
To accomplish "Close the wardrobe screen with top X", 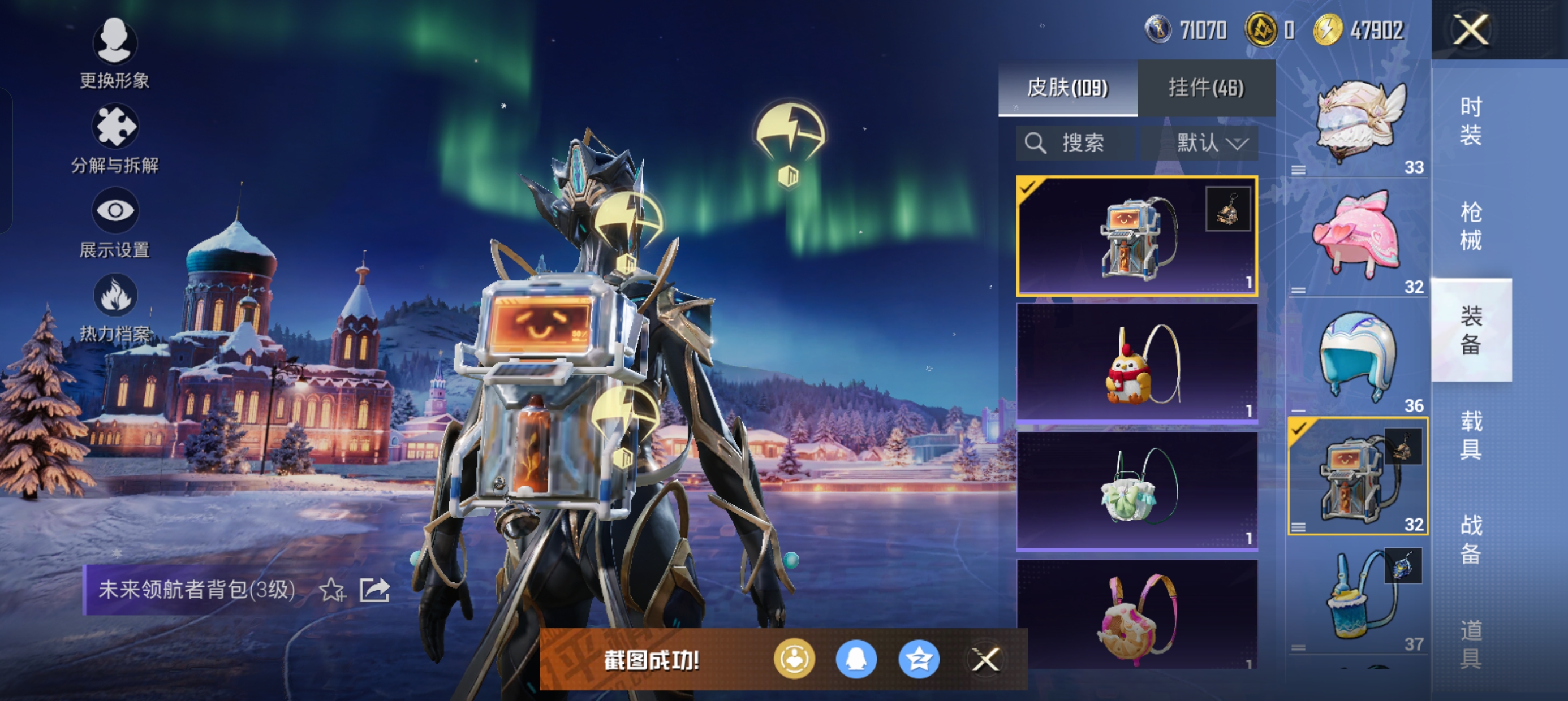I will coord(1471,30).
